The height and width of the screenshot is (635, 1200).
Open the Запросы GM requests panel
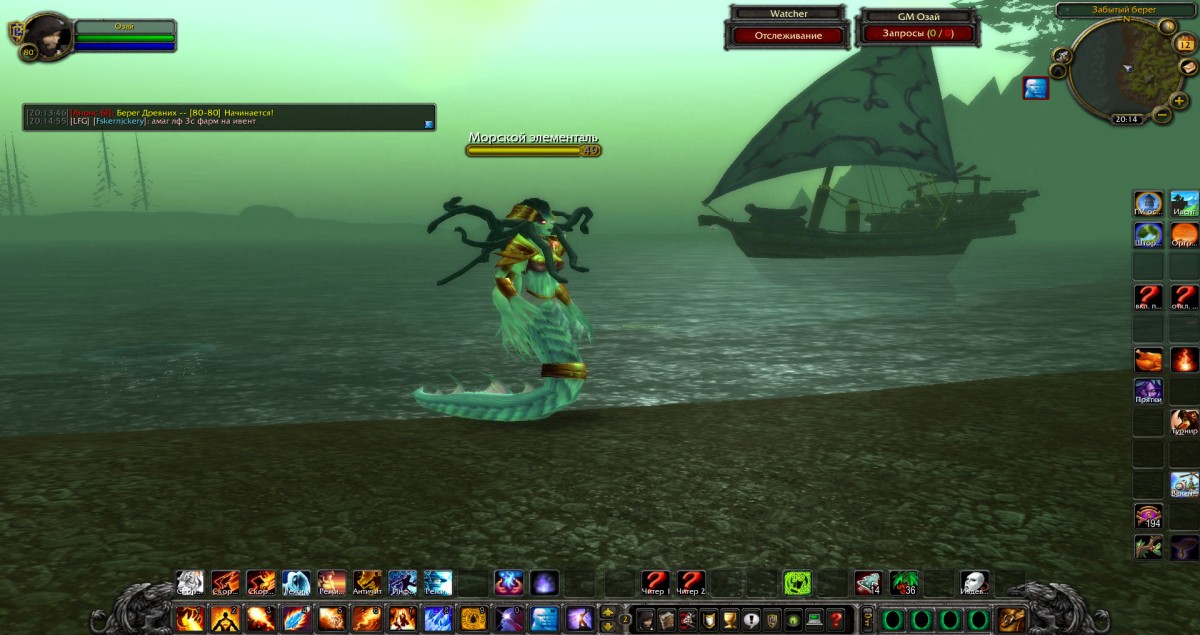pyautogui.click(x=917, y=33)
